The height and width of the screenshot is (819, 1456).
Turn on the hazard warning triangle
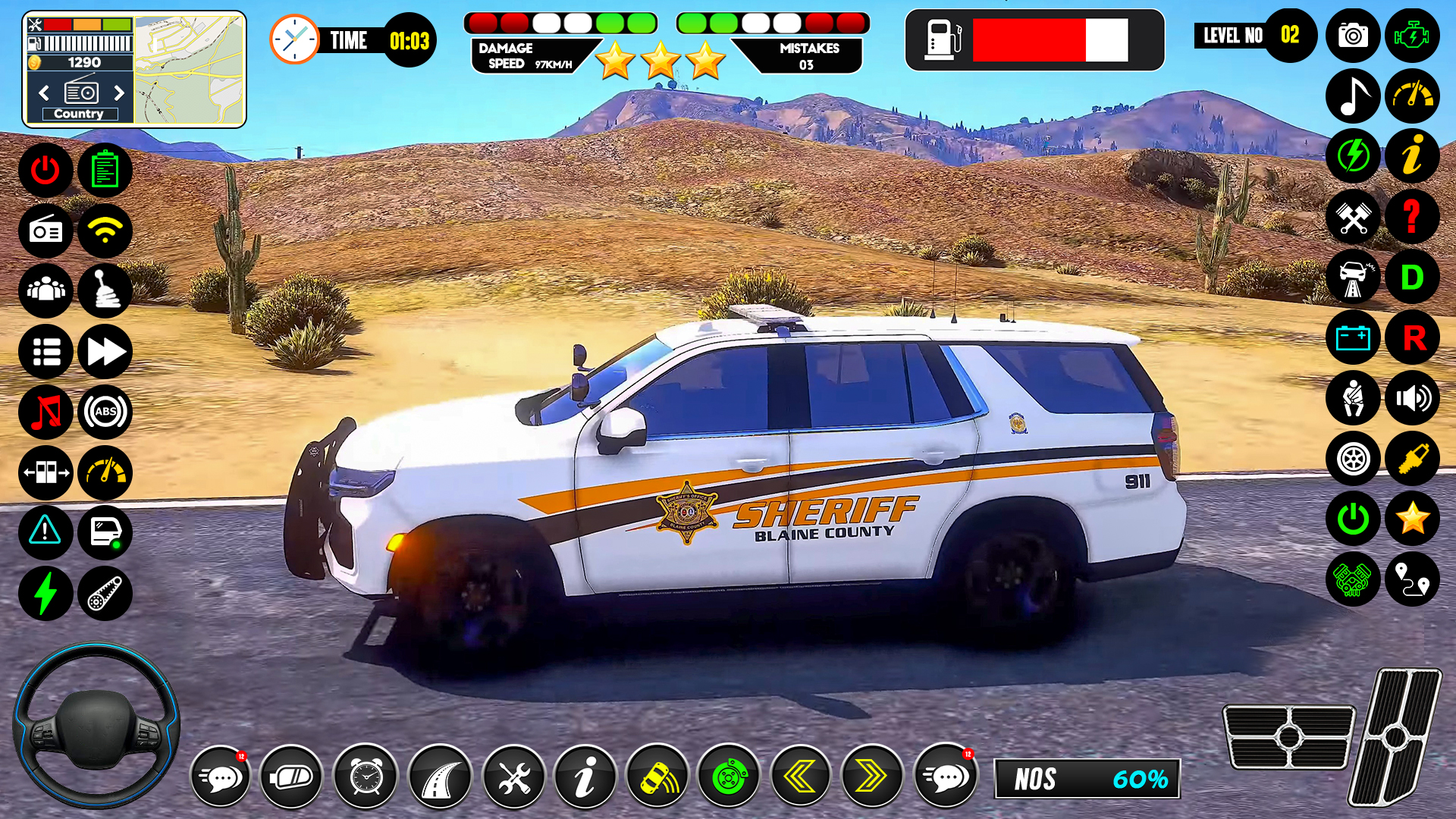(45, 532)
